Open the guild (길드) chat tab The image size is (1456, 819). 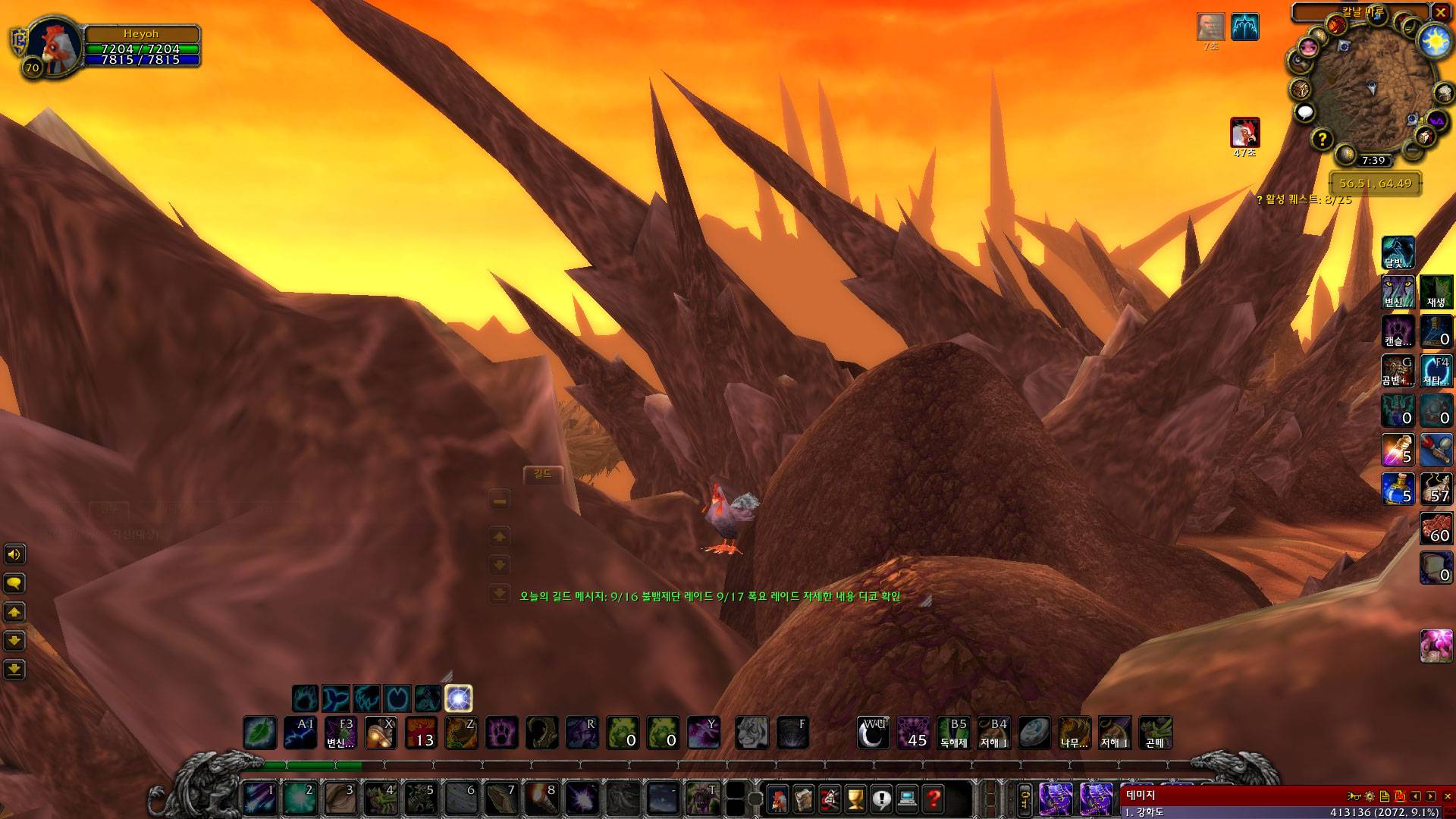pos(542,475)
